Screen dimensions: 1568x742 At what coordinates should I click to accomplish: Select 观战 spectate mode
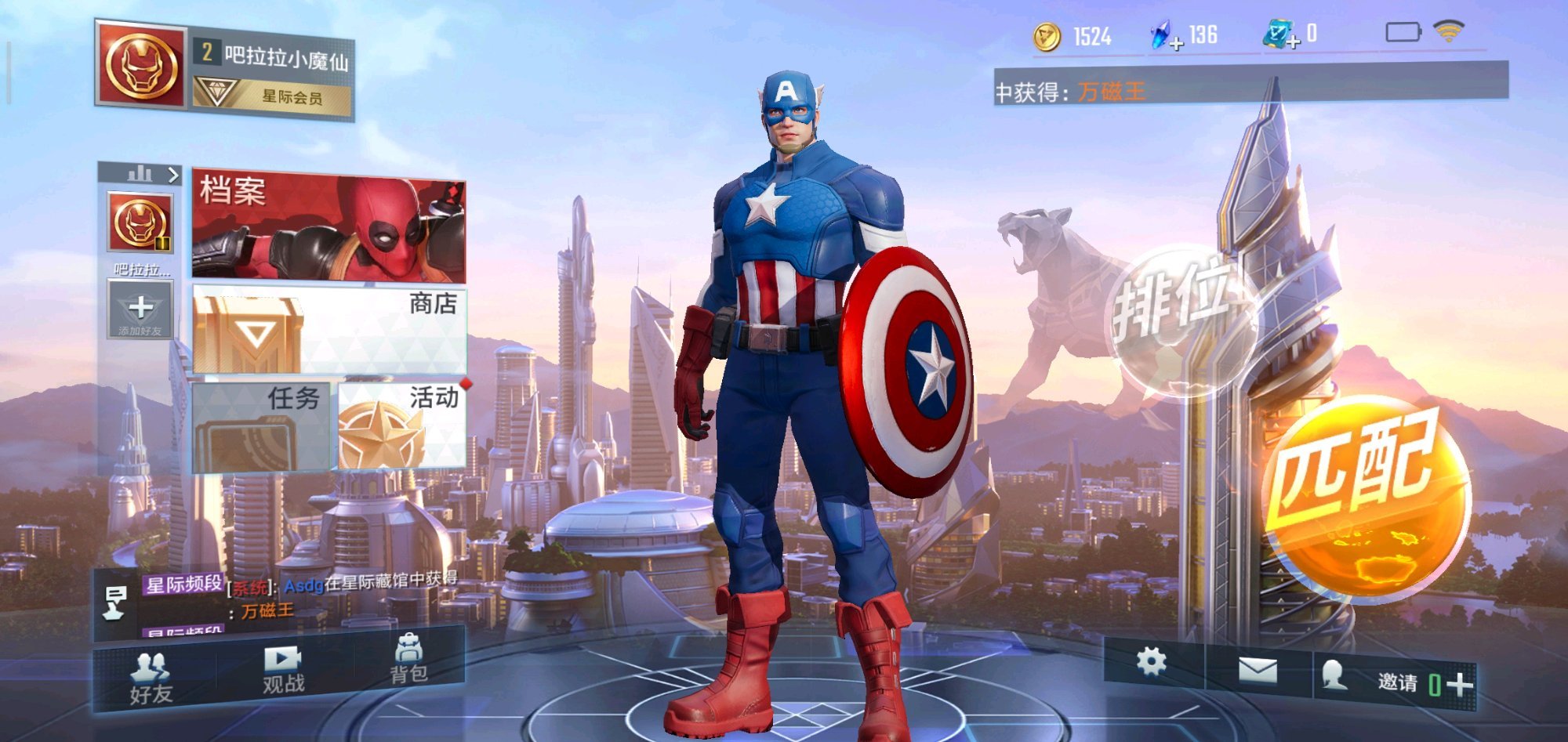click(283, 671)
